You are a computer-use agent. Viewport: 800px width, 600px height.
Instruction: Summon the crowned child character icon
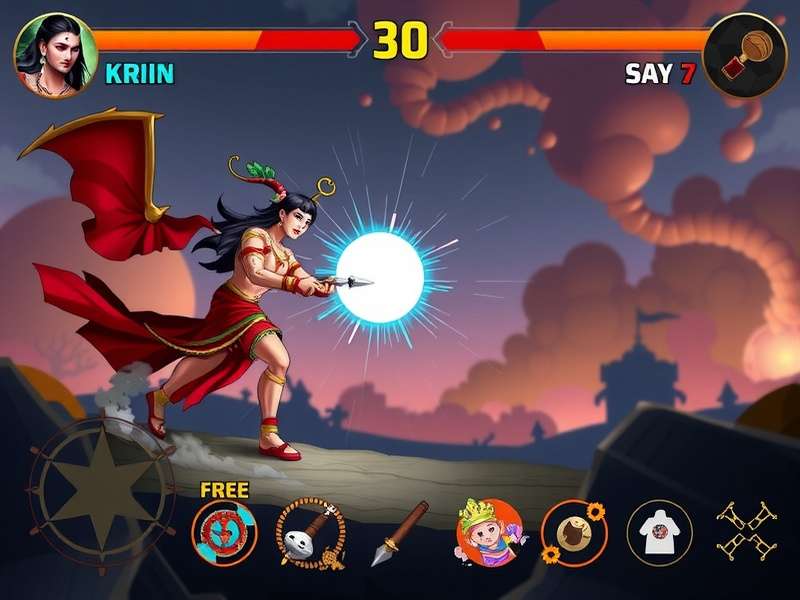(x=487, y=531)
